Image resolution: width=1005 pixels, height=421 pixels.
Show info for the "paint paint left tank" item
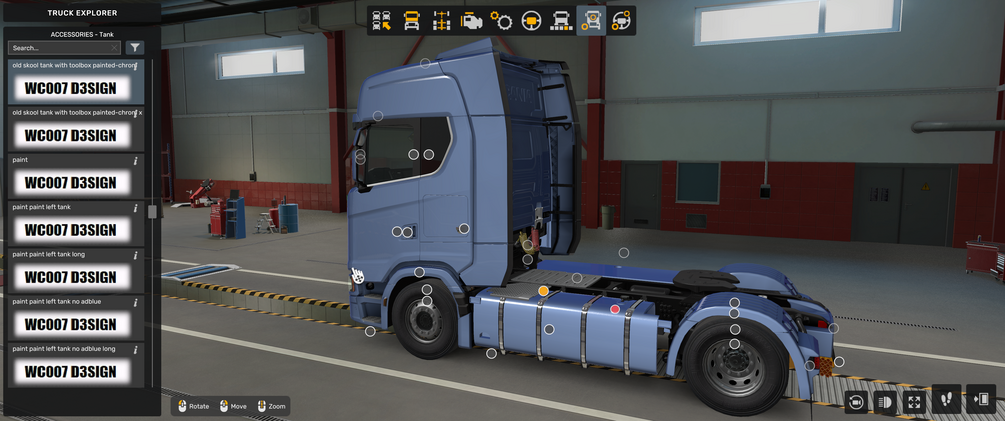[x=136, y=208]
